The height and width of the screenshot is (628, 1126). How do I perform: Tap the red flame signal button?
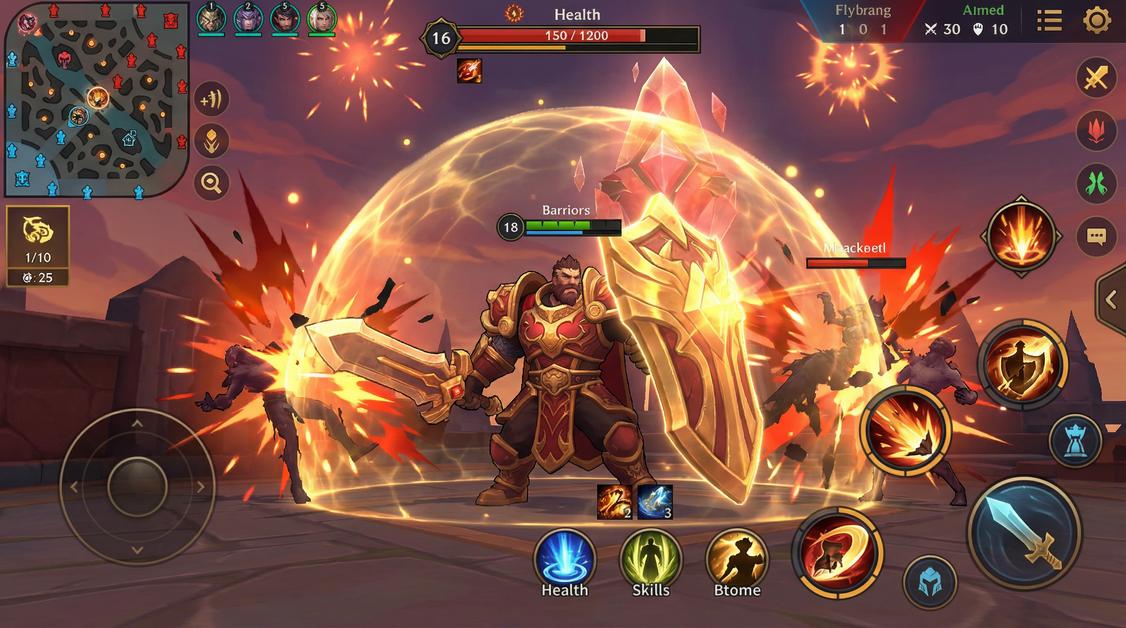click(x=1096, y=130)
